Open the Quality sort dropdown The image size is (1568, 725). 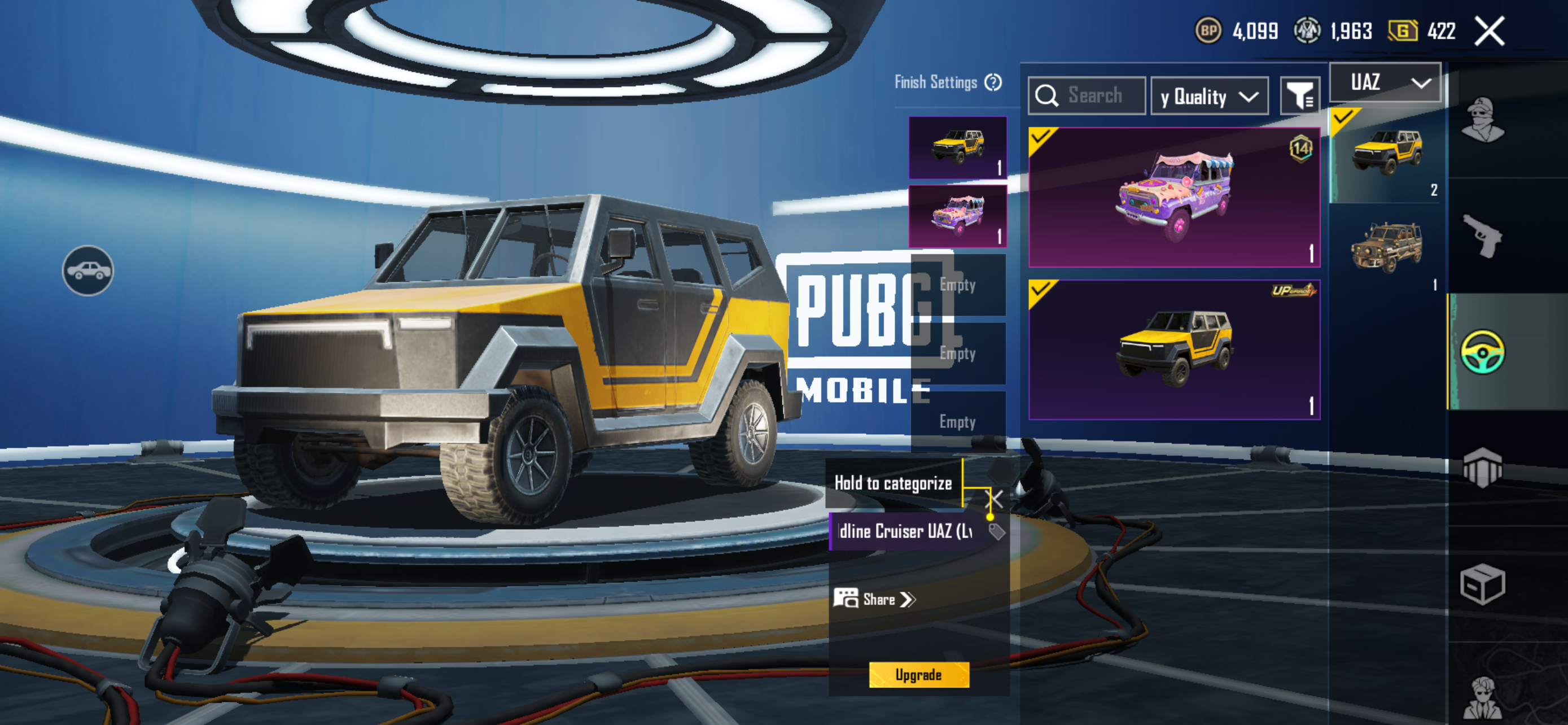click(x=1209, y=97)
